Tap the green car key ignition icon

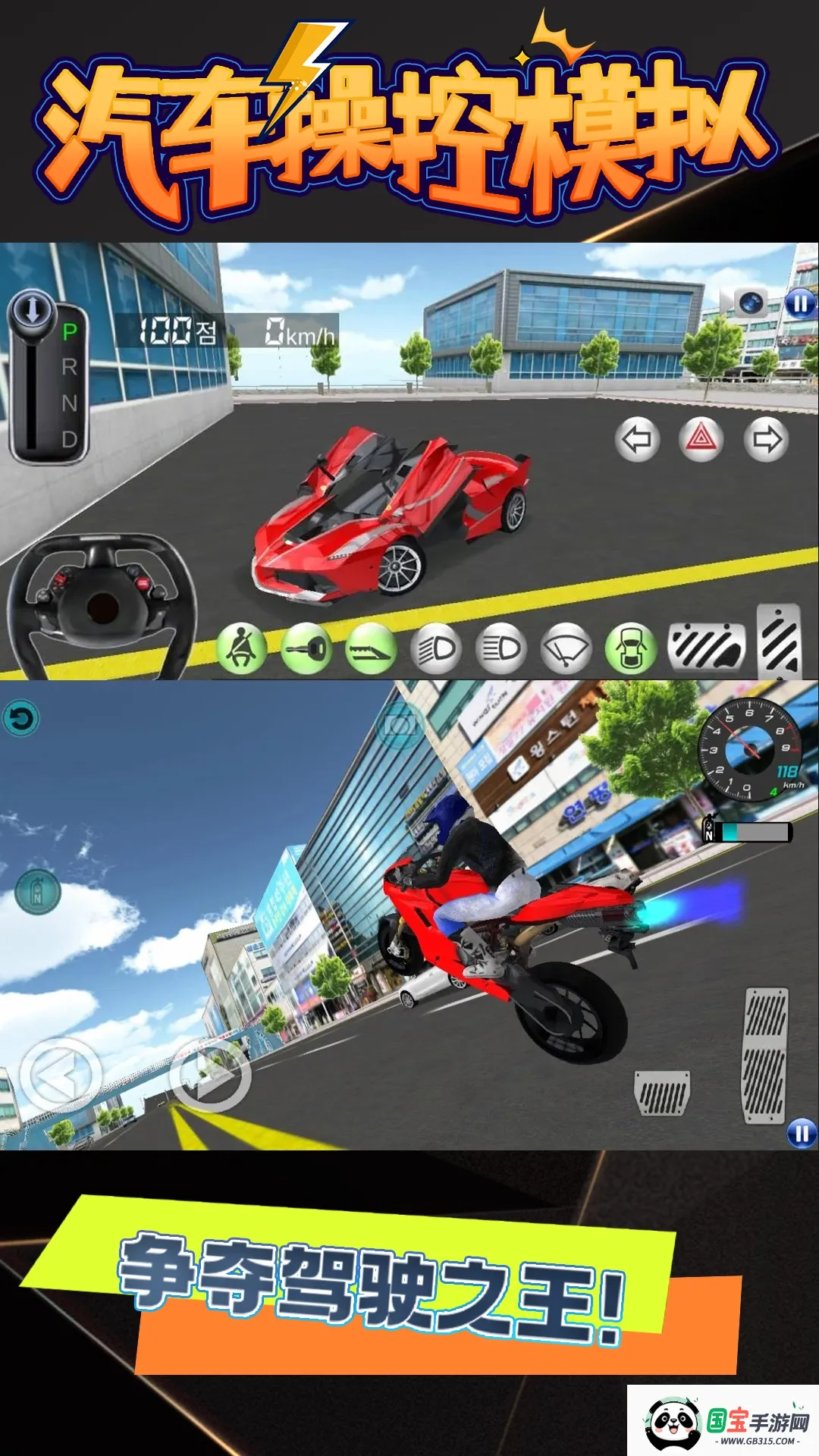(x=306, y=649)
